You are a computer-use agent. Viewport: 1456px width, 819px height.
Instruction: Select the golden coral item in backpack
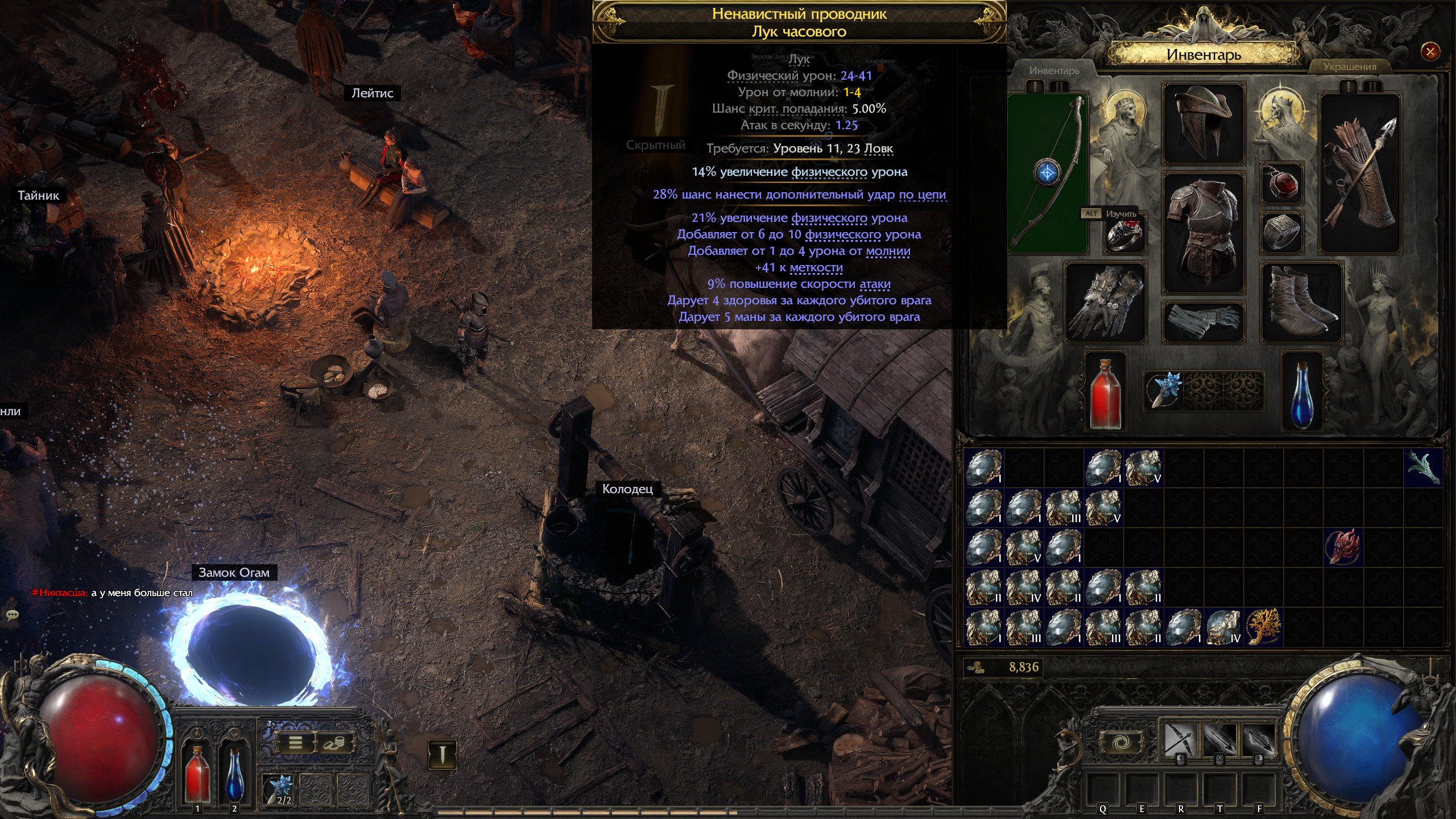pos(1264,627)
